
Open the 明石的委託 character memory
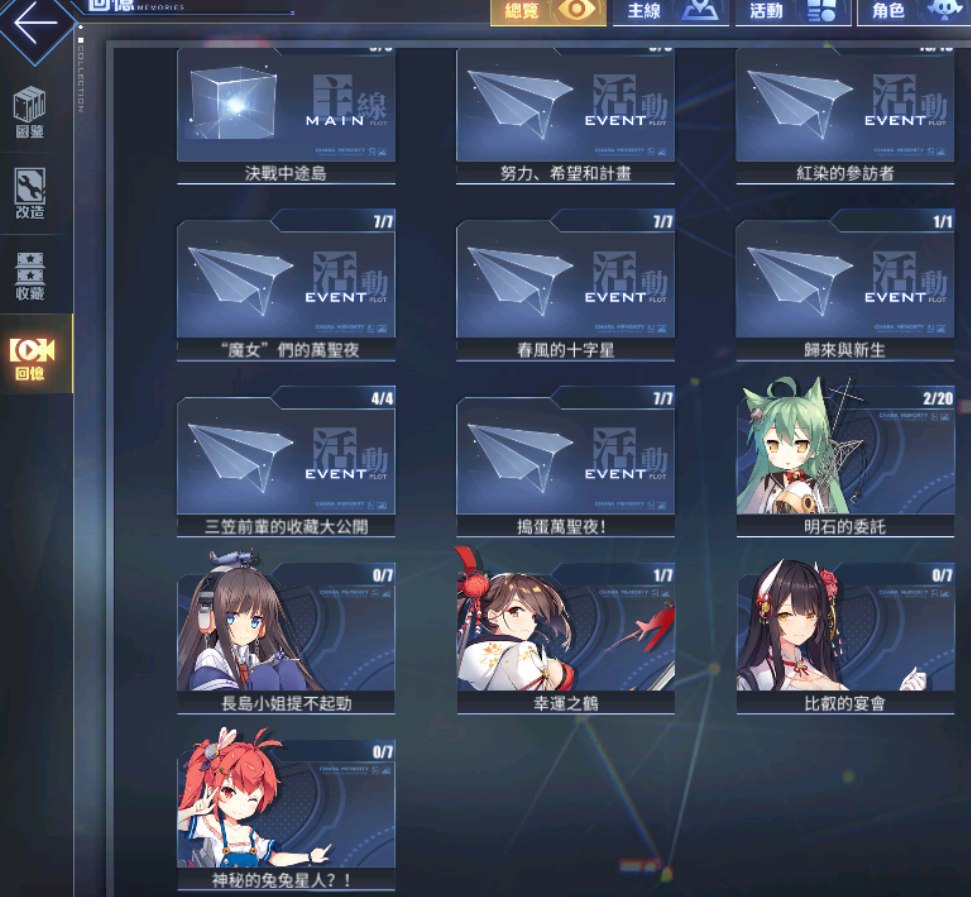(845, 462)
